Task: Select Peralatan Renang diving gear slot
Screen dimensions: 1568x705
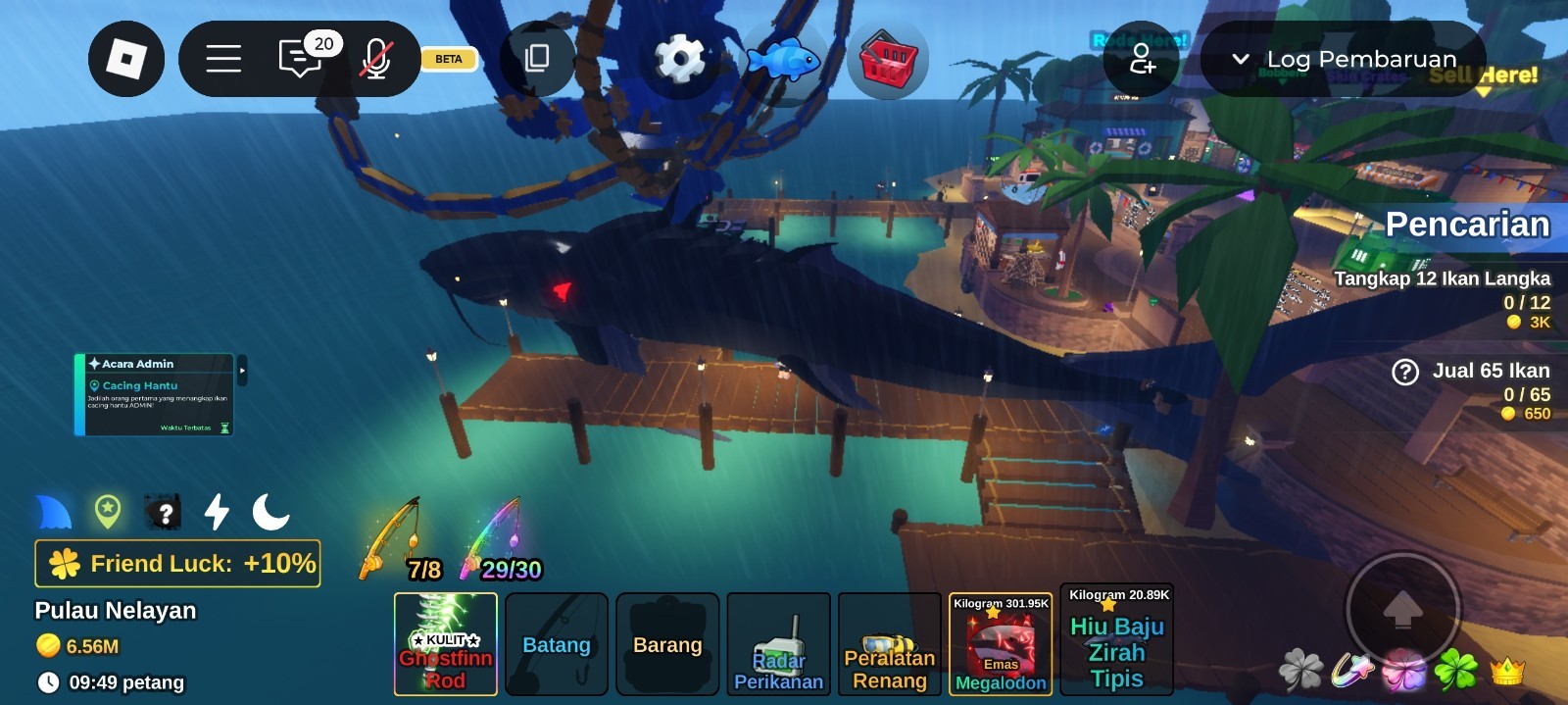Action: (890, 644)
